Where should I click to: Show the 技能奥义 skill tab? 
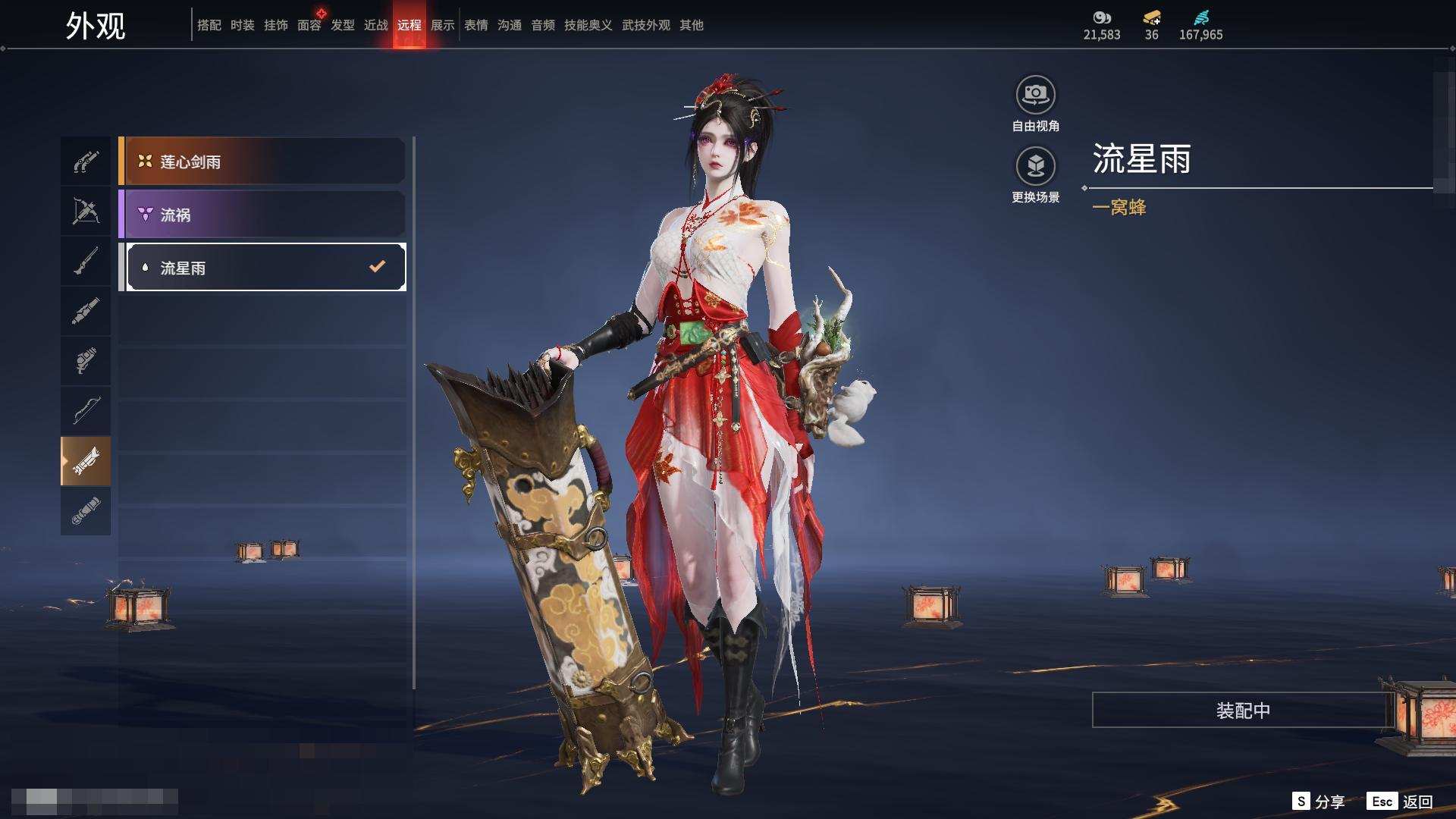click(x=588, y=25)
